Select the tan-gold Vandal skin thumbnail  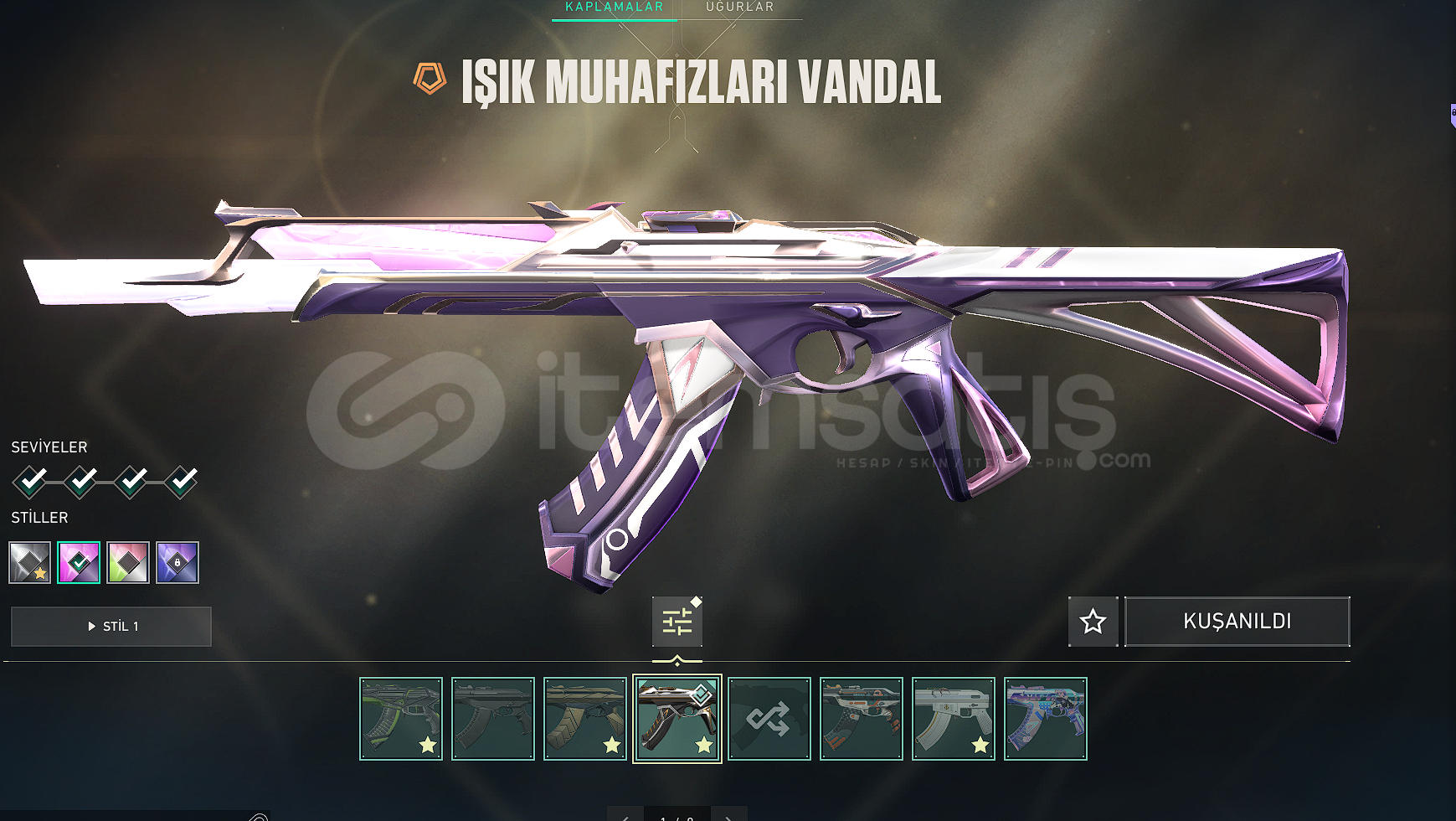[x=585, y=719]
